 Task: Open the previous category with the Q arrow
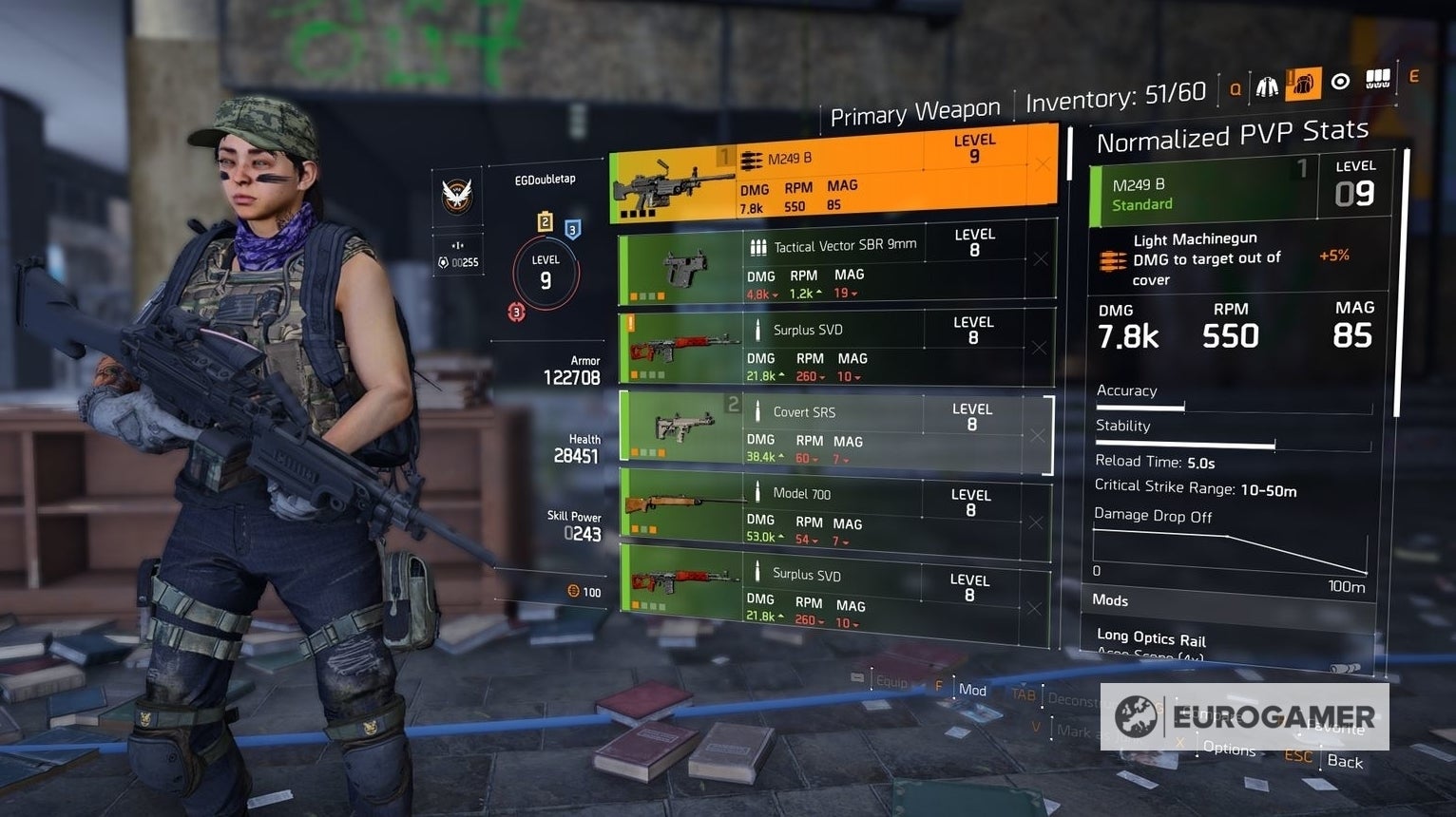(1235, 86)
